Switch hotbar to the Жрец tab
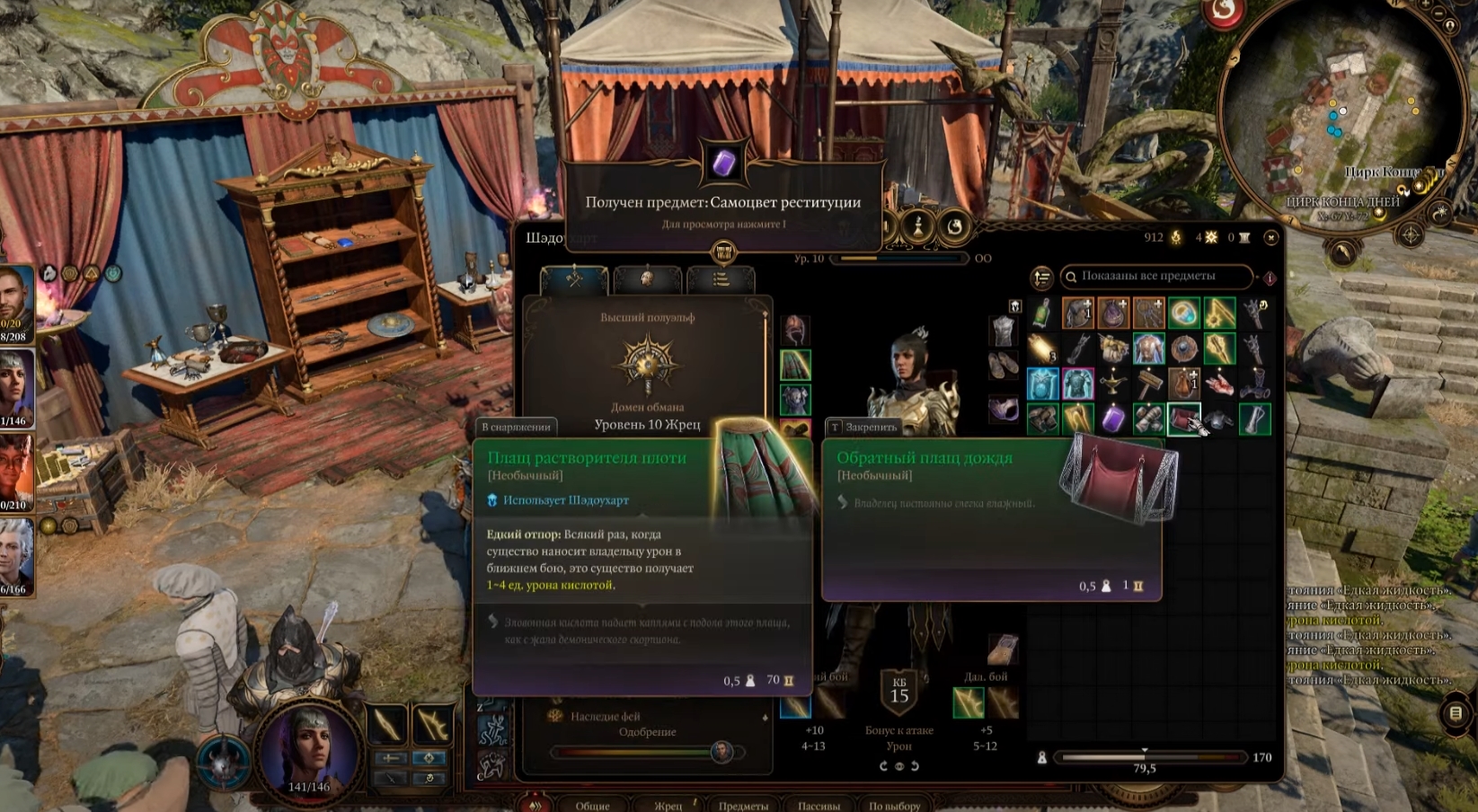 [668, 805]
